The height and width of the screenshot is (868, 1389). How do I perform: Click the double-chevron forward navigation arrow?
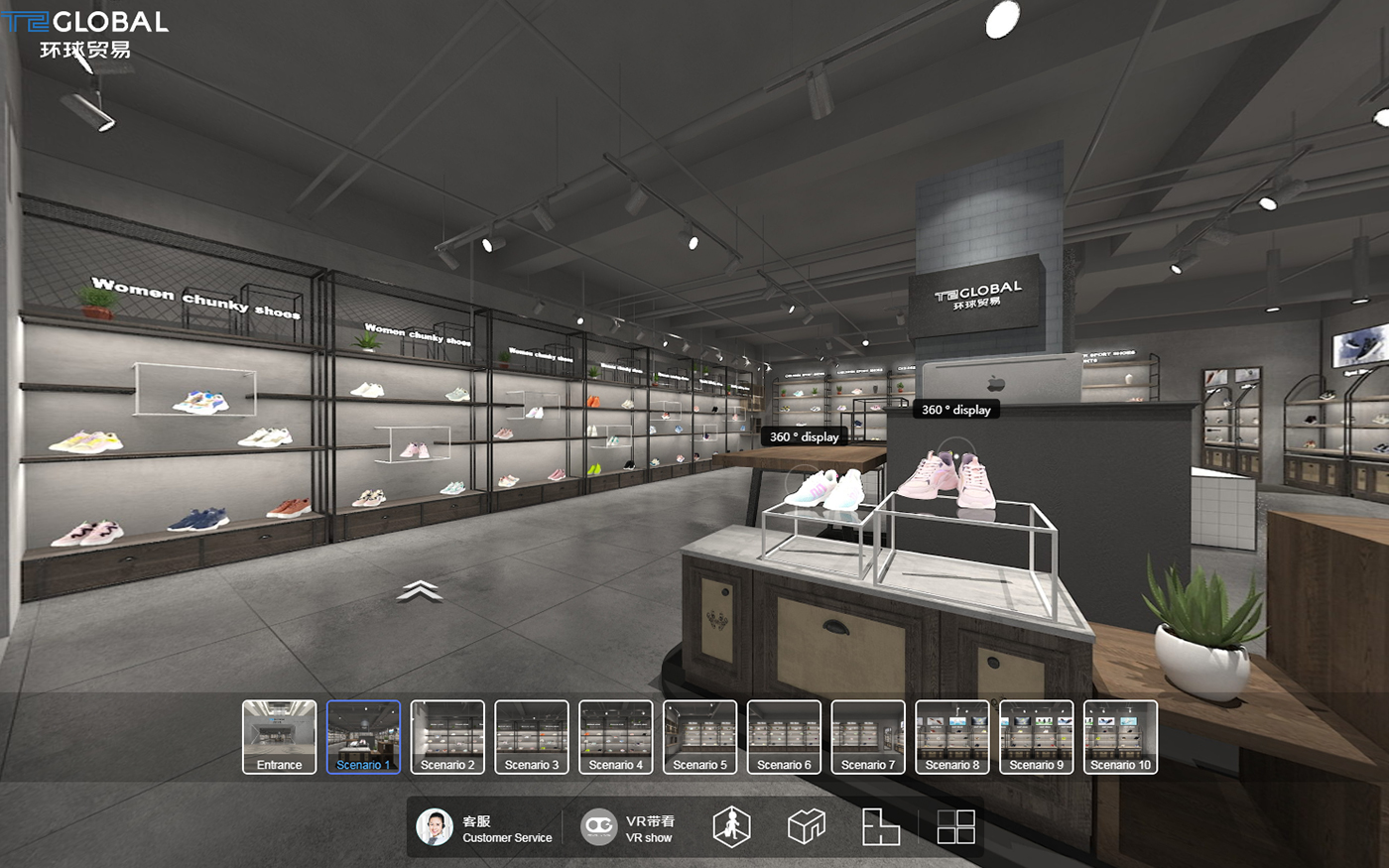tap(420, 591)
